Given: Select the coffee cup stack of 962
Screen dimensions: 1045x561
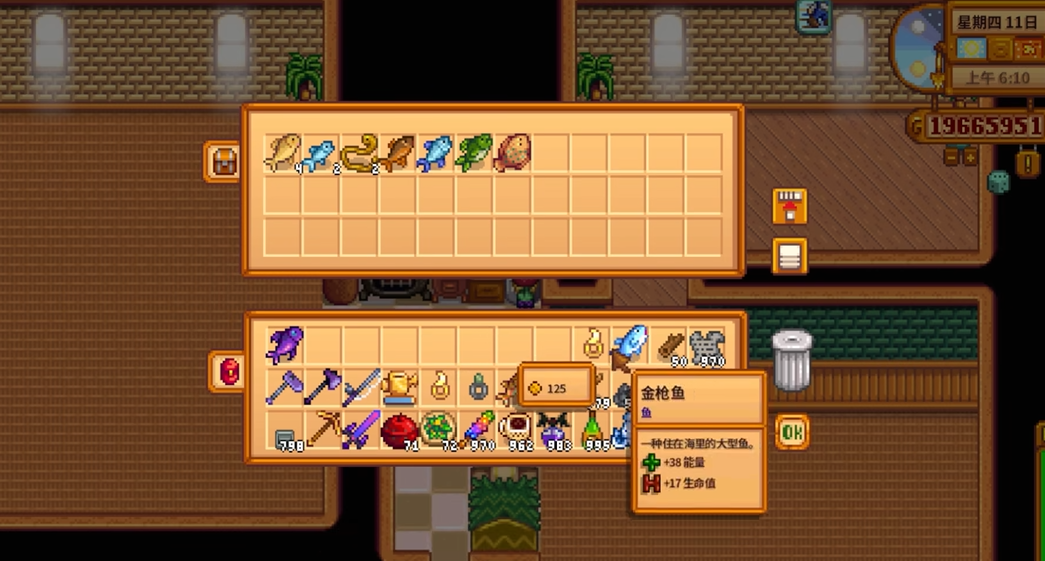Looking at the screenshot, I should [x=515, y=431].
